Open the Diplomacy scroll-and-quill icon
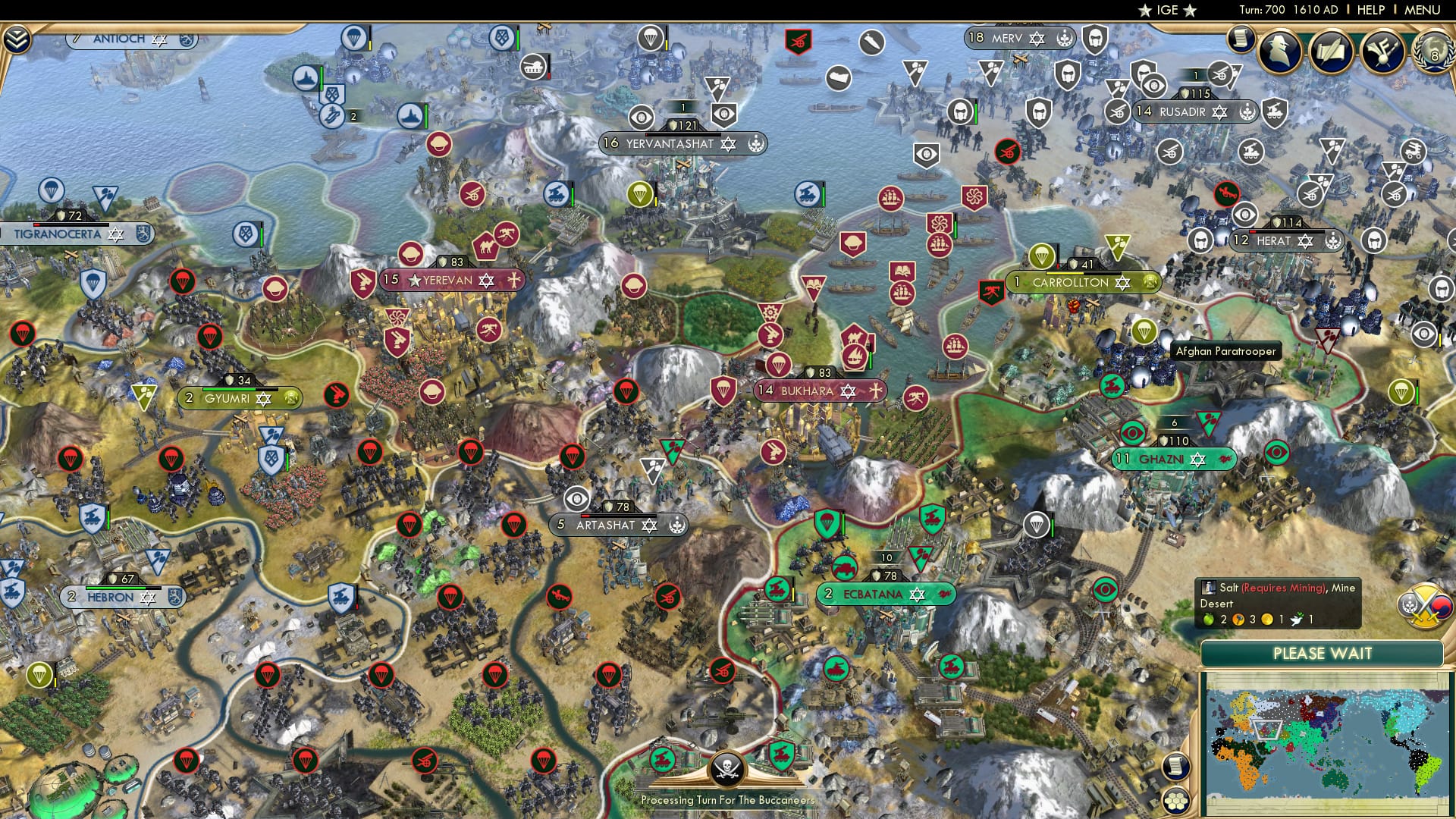1456x819 pixels. tap(1331, 49)
